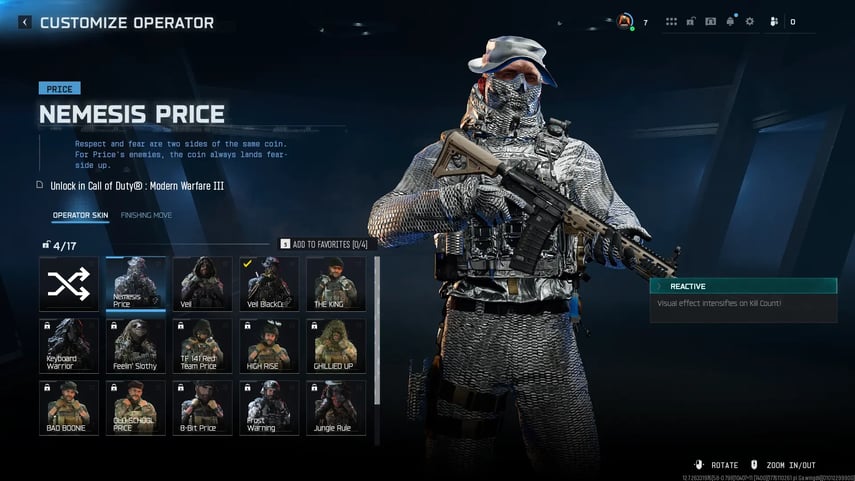
Task: Open the notifications bell
Action: 730,21
